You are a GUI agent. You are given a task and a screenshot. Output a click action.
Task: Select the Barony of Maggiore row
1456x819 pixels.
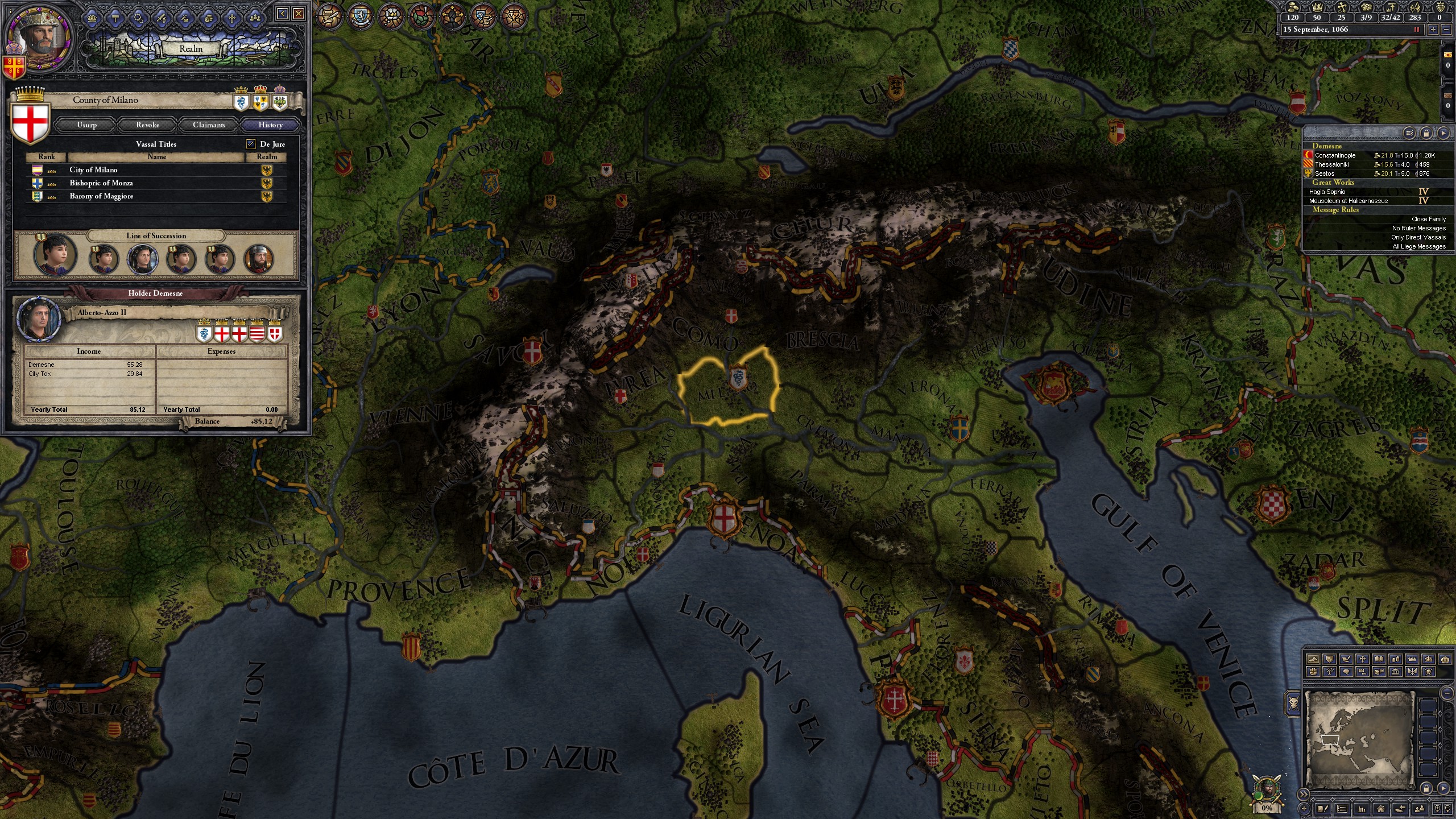[x=101, y=196]
